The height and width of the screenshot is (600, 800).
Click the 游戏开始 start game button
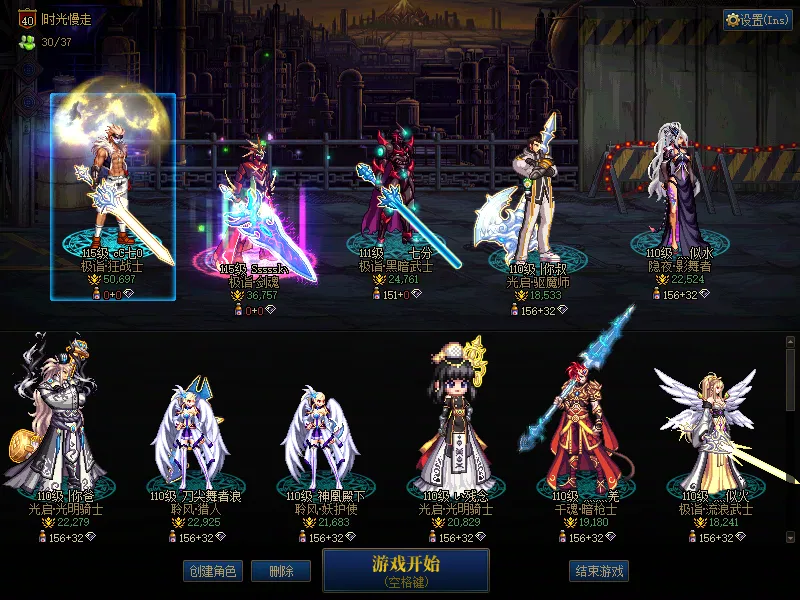tap(405, 570)
